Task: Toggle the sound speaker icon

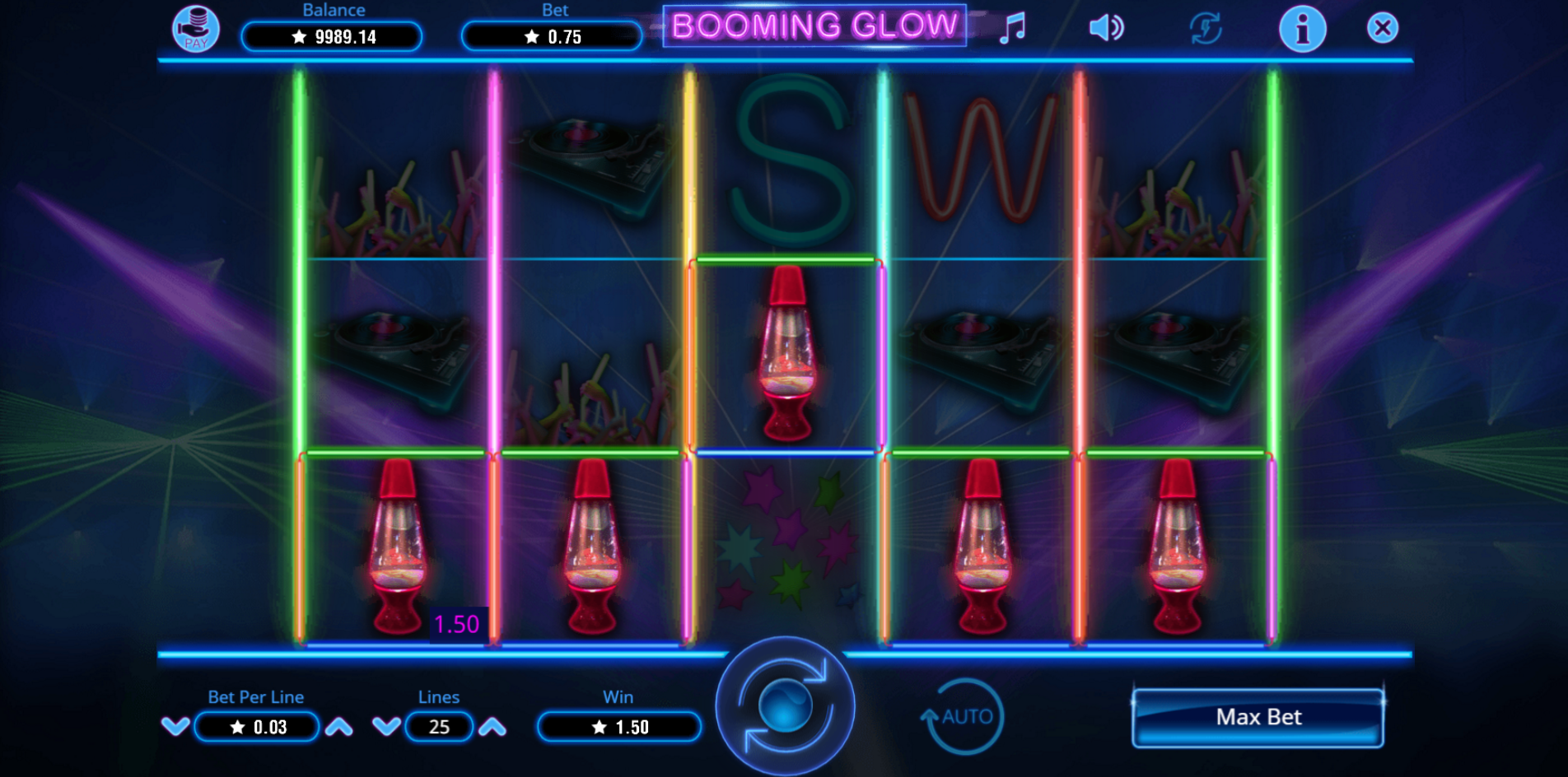Action: pos(1106,28)
